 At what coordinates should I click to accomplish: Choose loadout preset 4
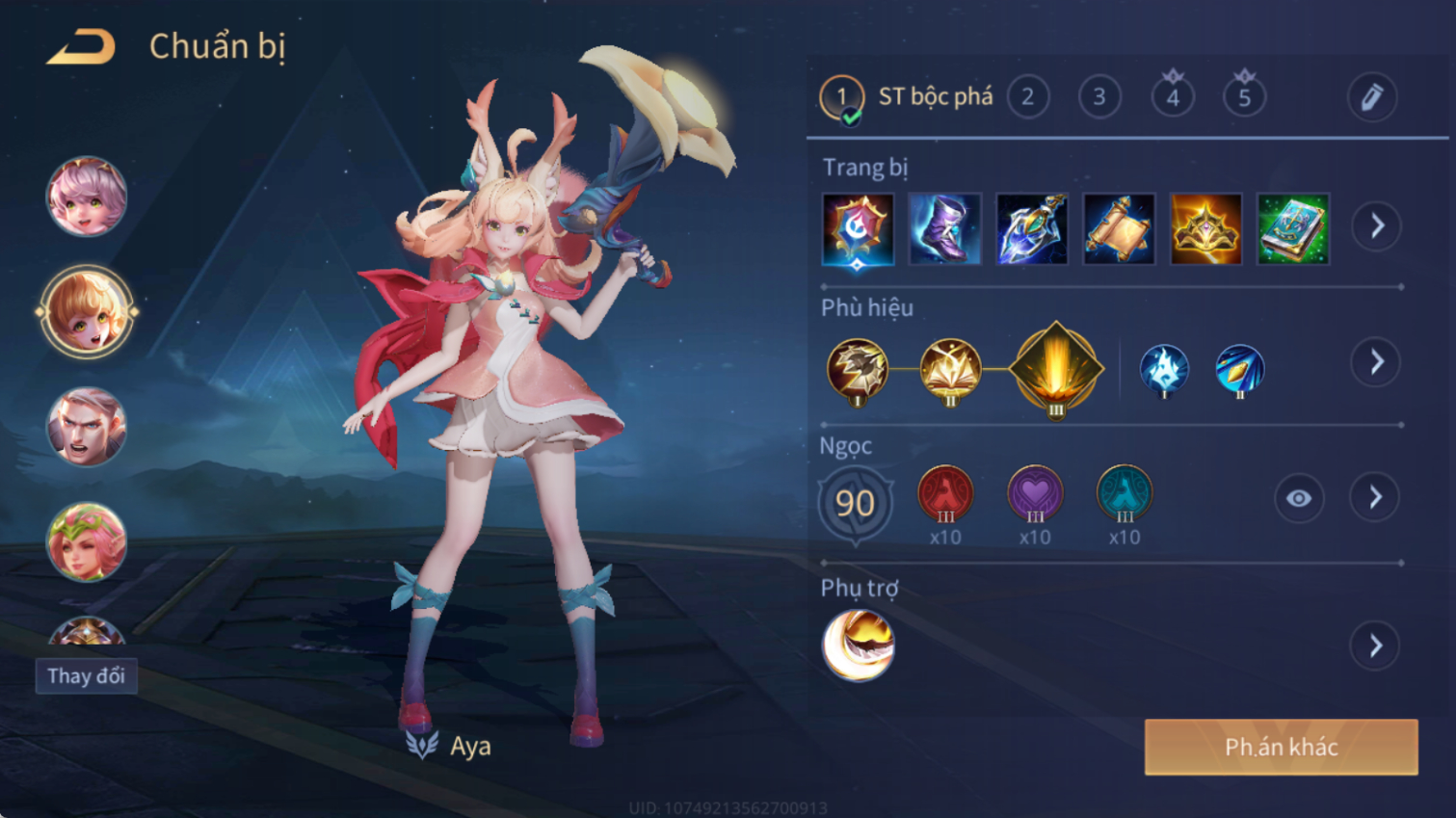(x=1172, y=97)
